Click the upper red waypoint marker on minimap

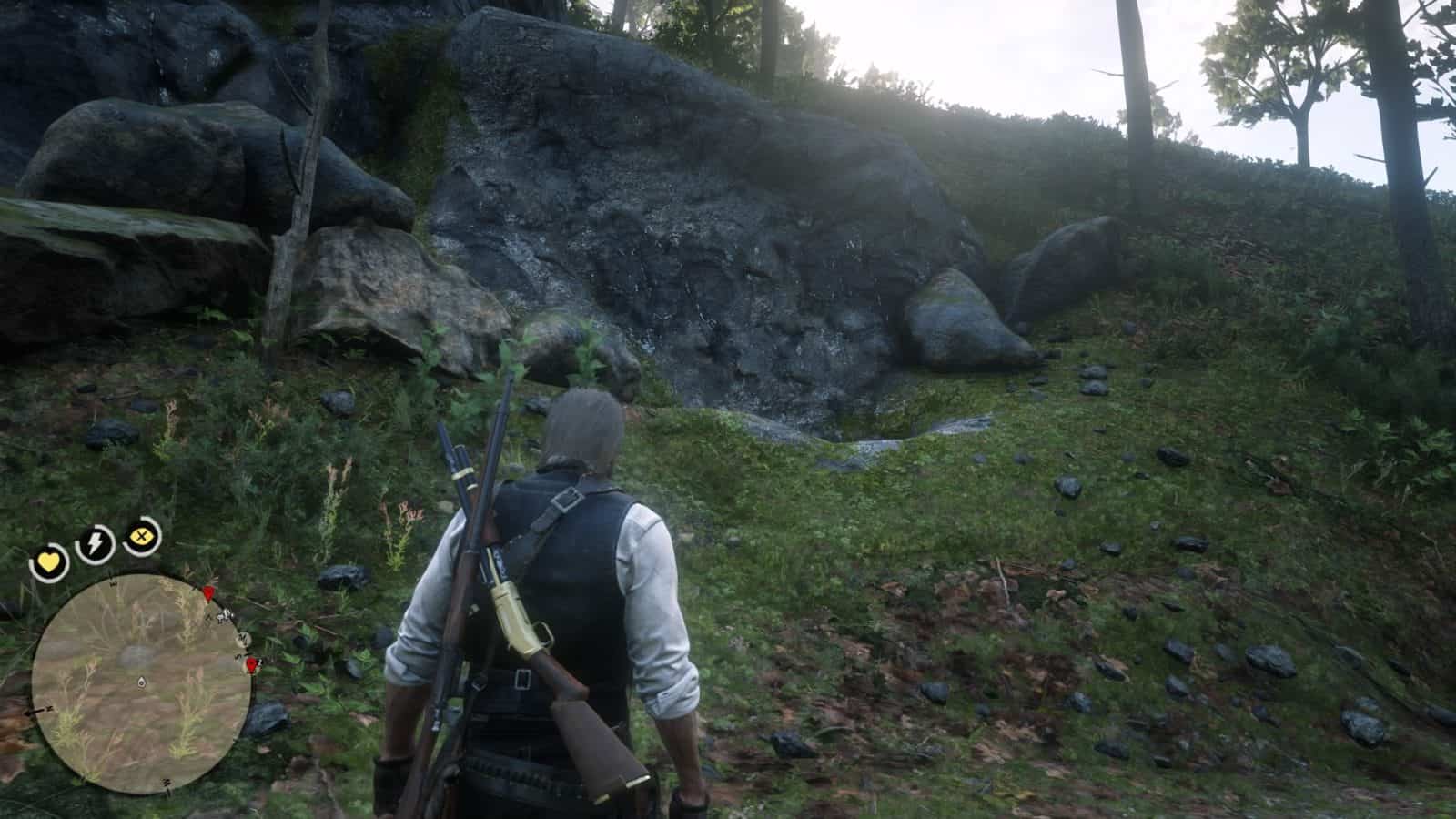tap(209, 594)
